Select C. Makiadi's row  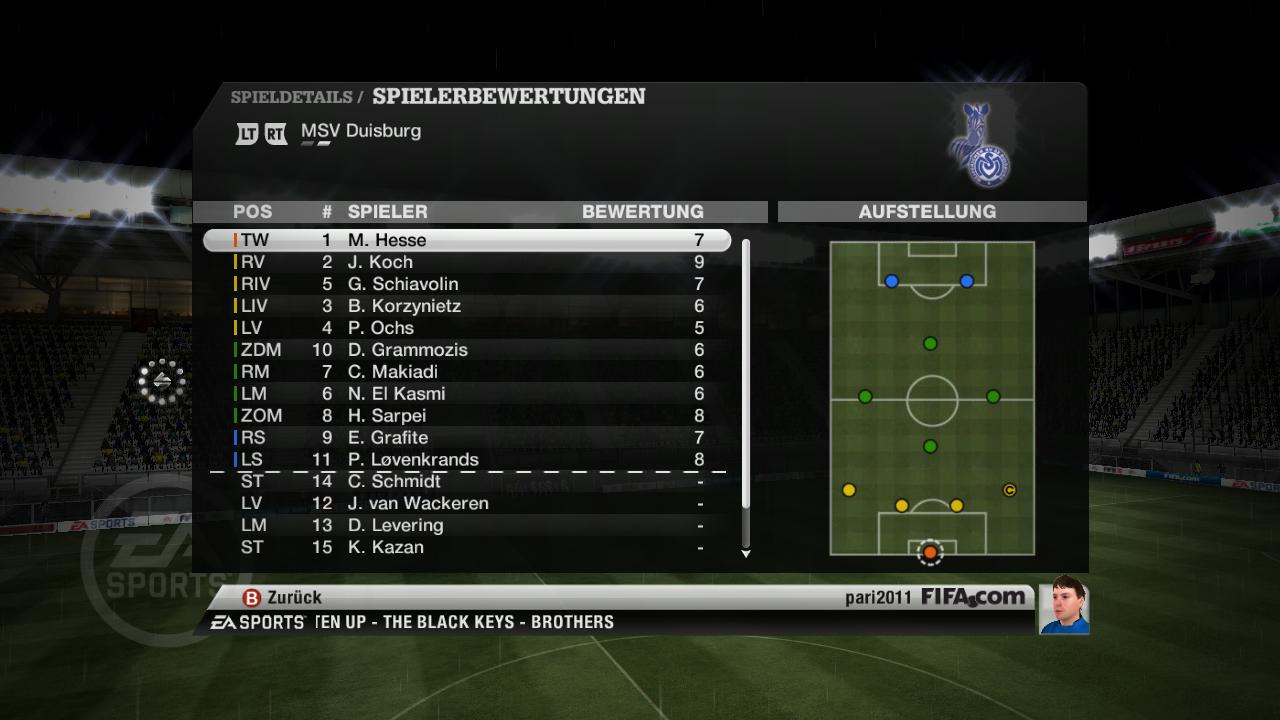[x=466, y=372]
